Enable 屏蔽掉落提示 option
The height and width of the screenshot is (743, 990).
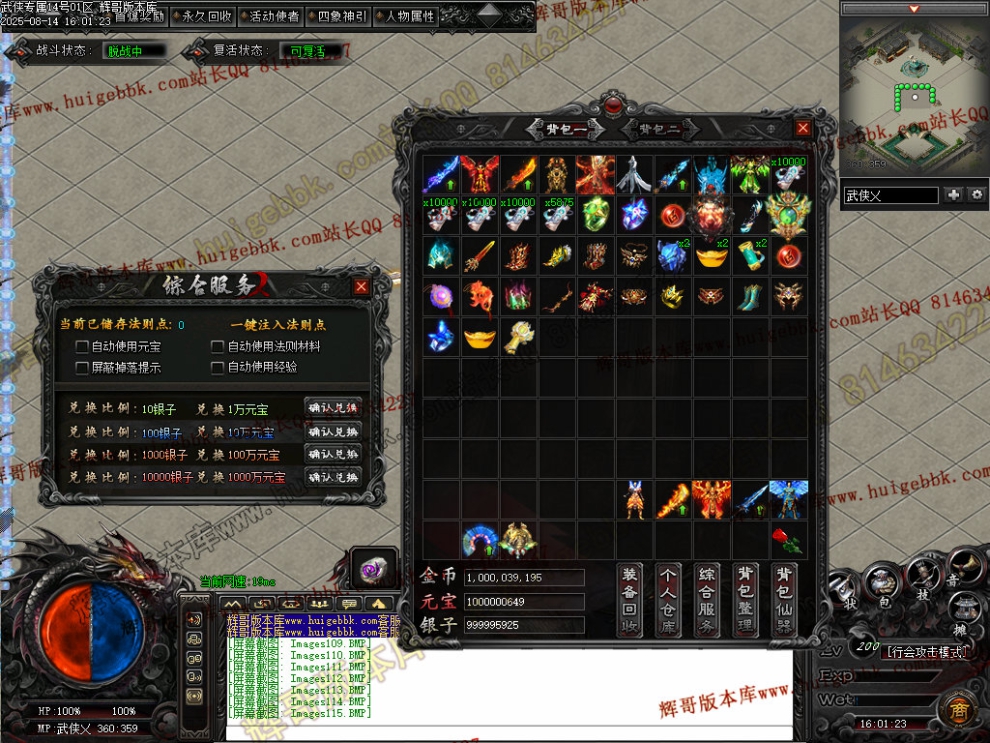83,368
